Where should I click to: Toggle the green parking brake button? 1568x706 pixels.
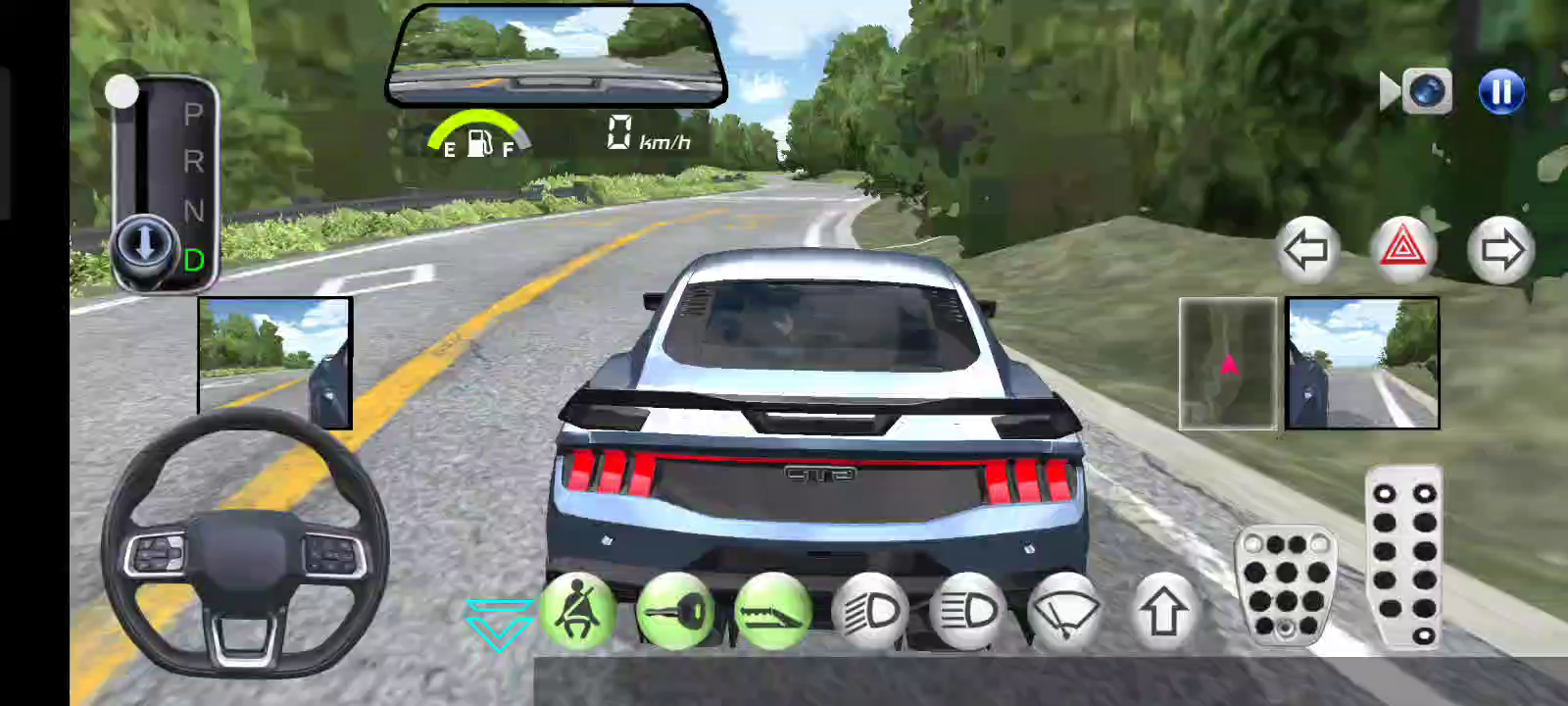pos(772,613)
